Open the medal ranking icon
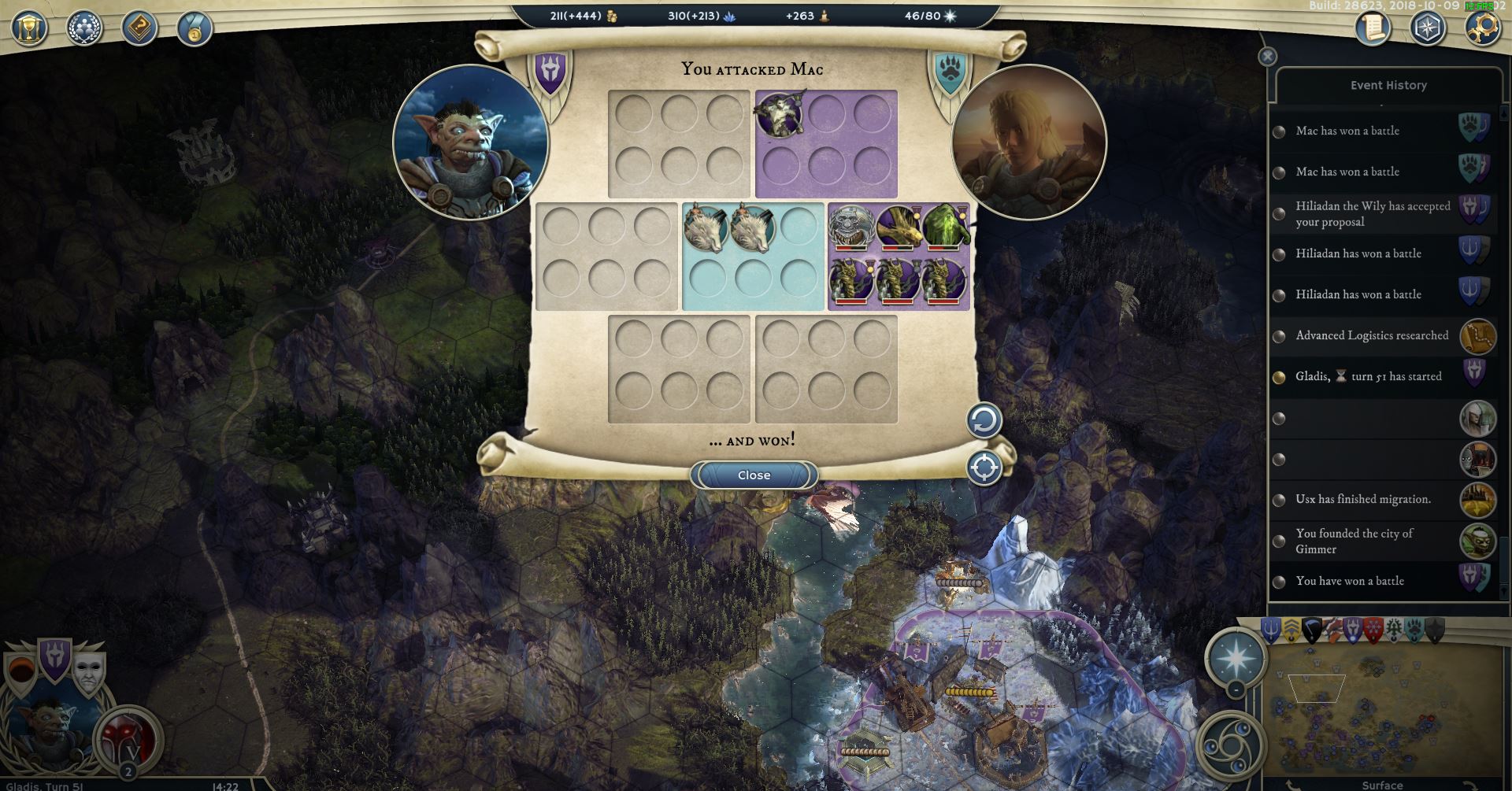 194,28
